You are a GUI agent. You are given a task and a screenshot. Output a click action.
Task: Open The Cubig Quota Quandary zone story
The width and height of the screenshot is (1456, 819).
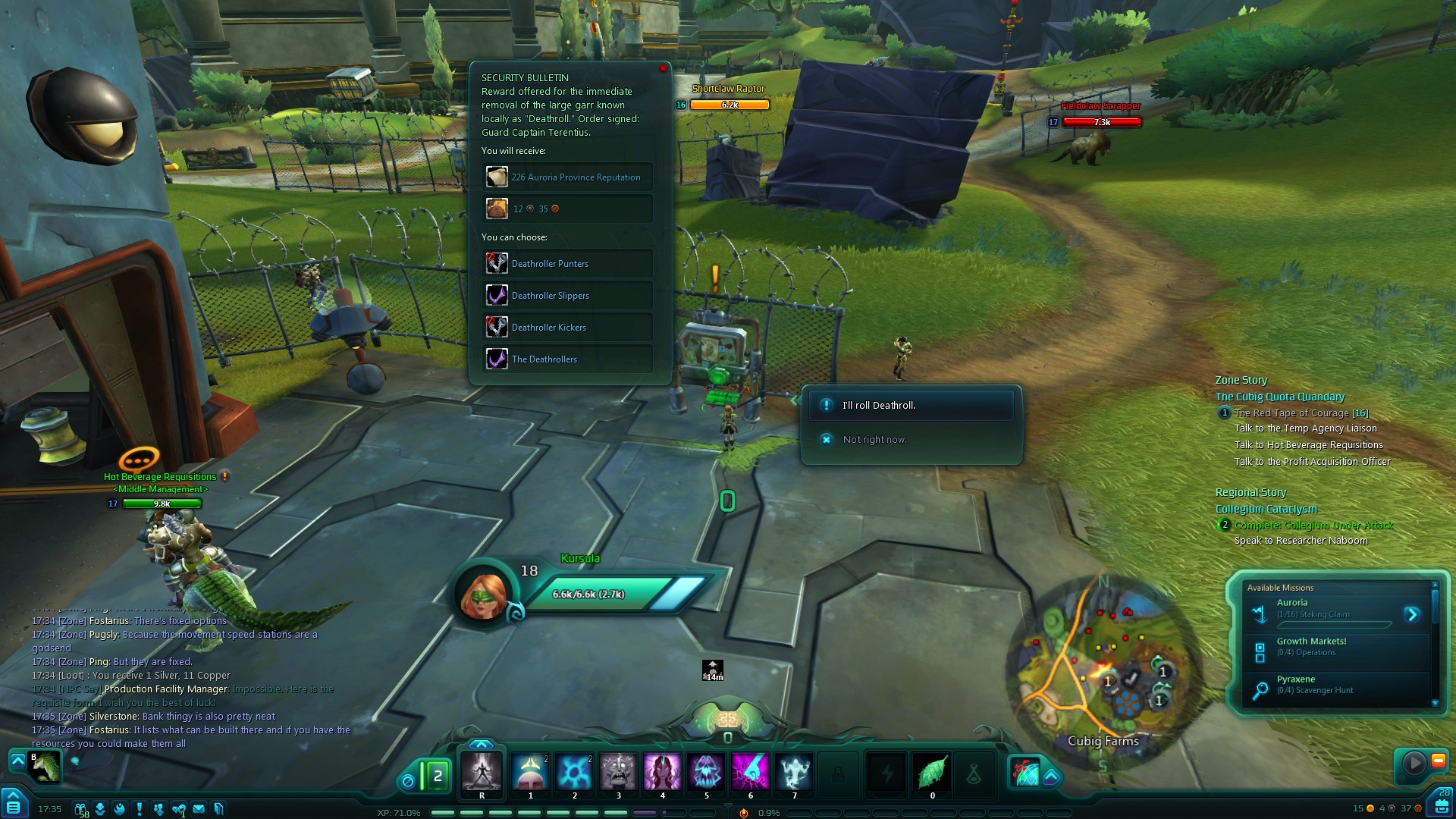[1279, 397]
